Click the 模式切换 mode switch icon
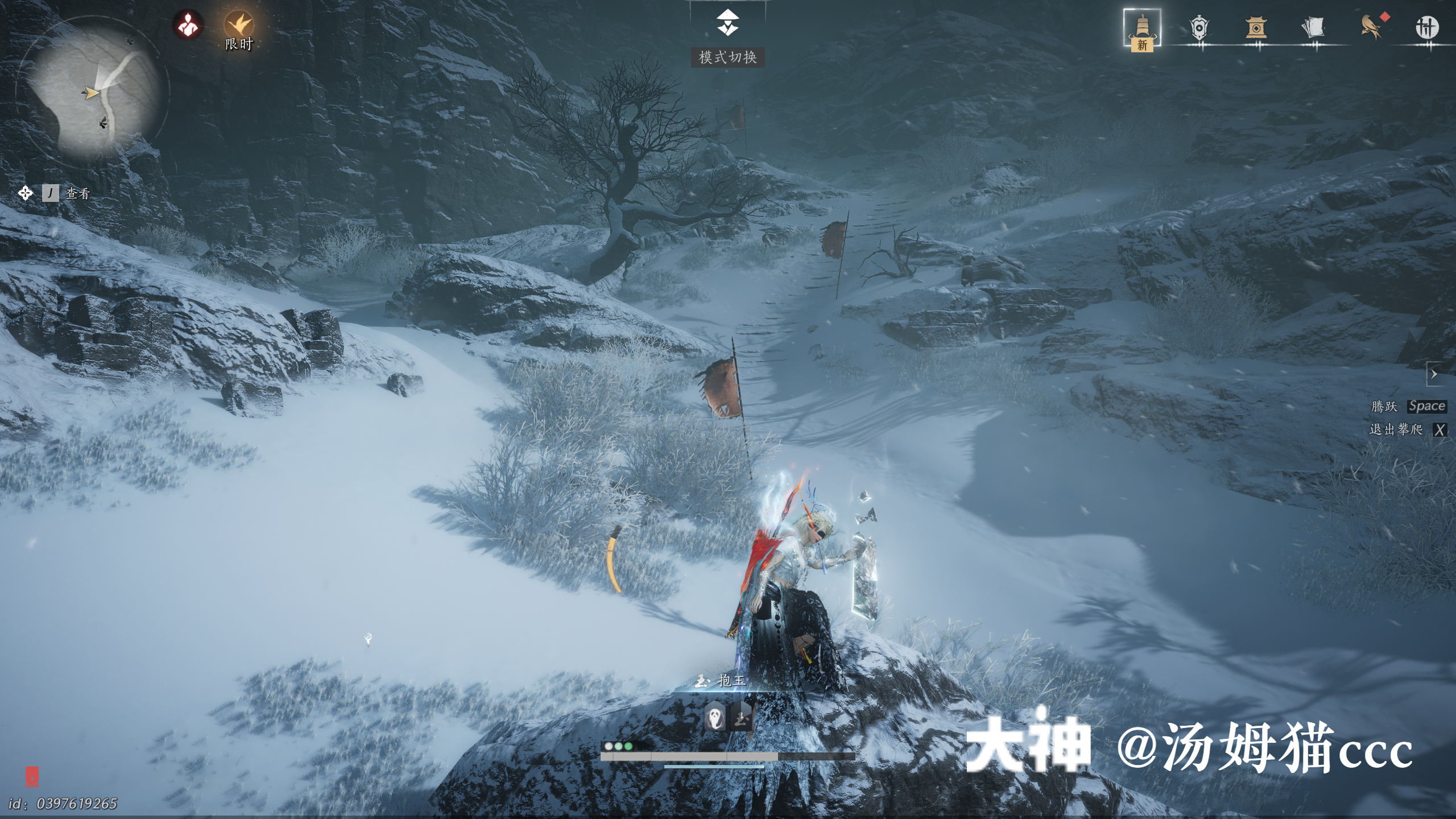Image resolution: width=1456 pixels, height=819 pixels. pos(727,24)
